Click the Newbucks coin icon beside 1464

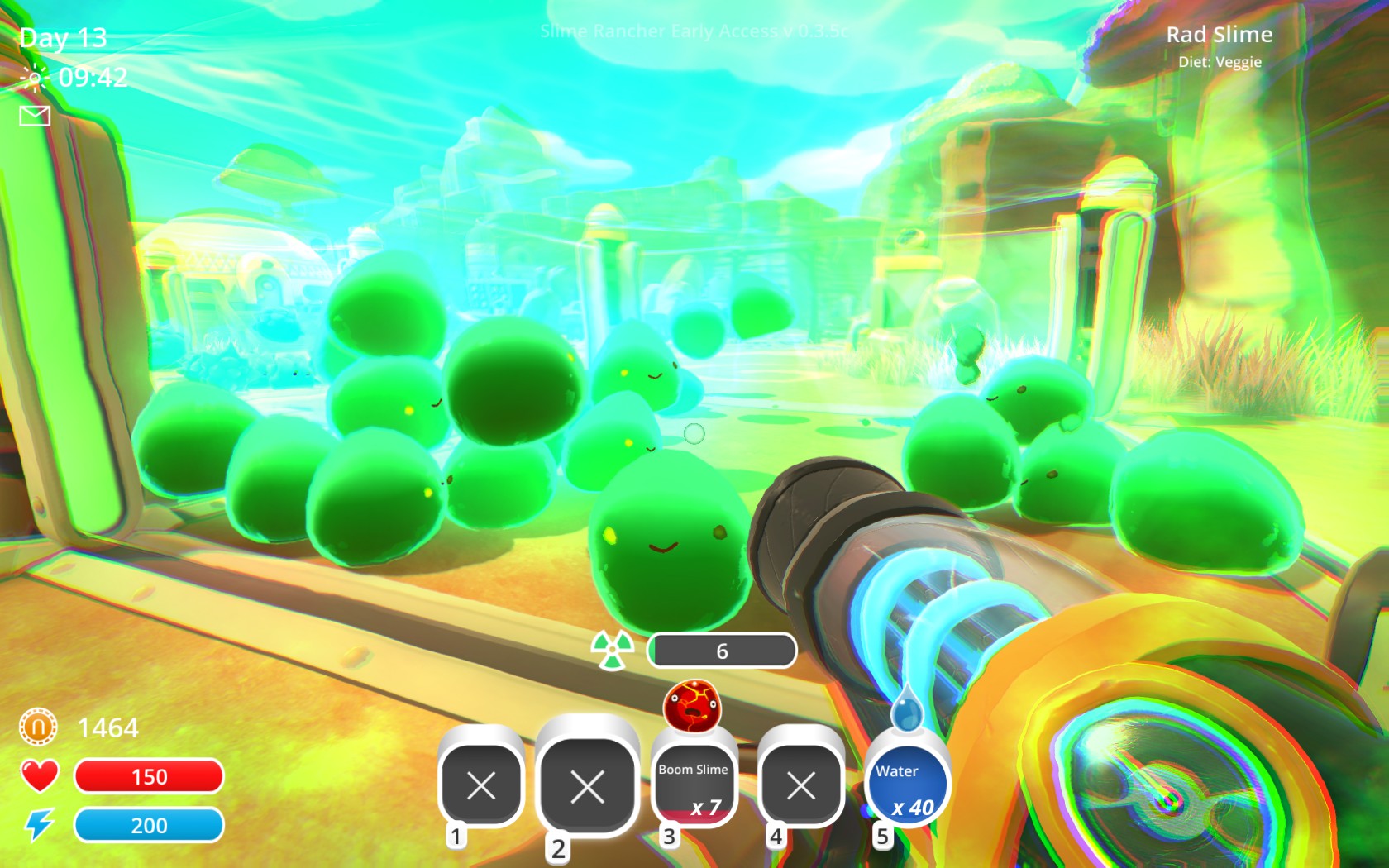pyautogui.click(x=37, y=726)
